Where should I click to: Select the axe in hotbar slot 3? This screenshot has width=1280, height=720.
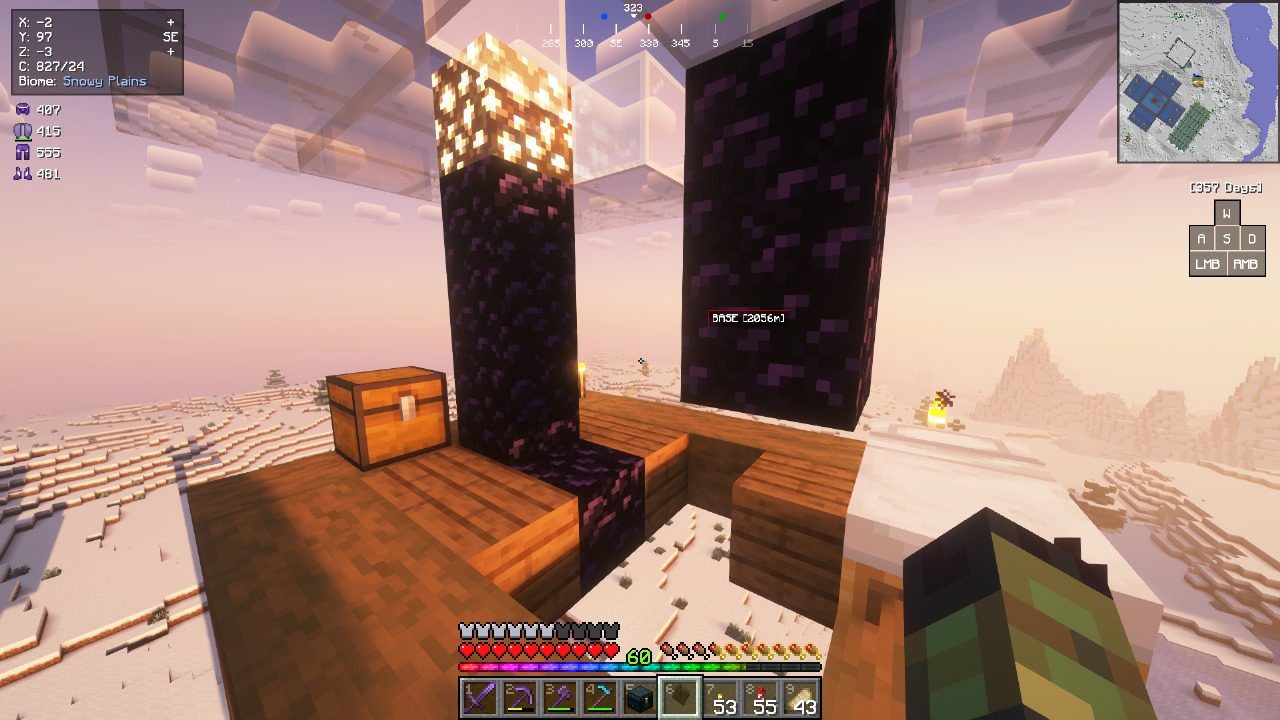(557, 694)
